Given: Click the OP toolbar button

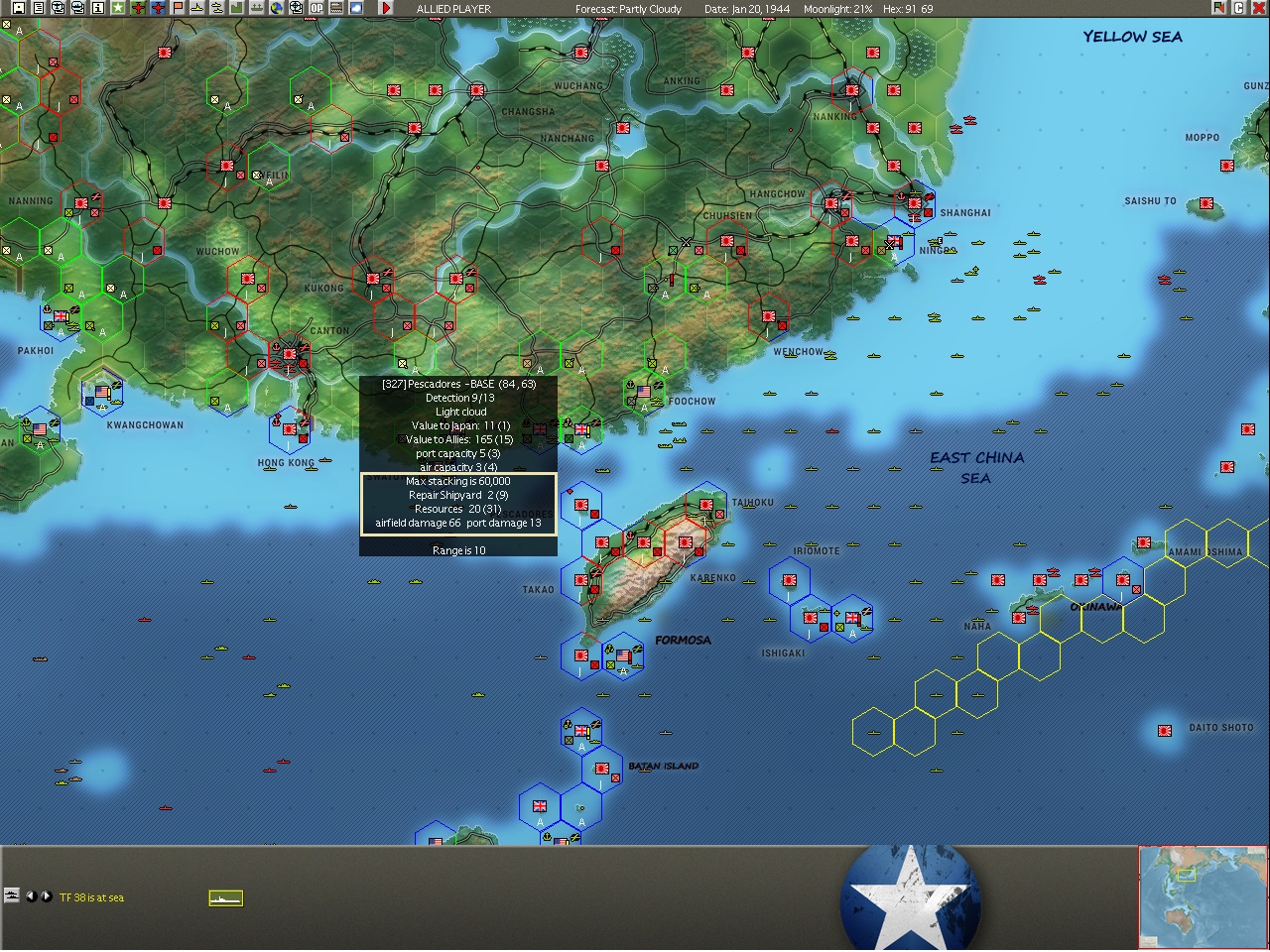Looking at the screenshot, I should 317,8.
